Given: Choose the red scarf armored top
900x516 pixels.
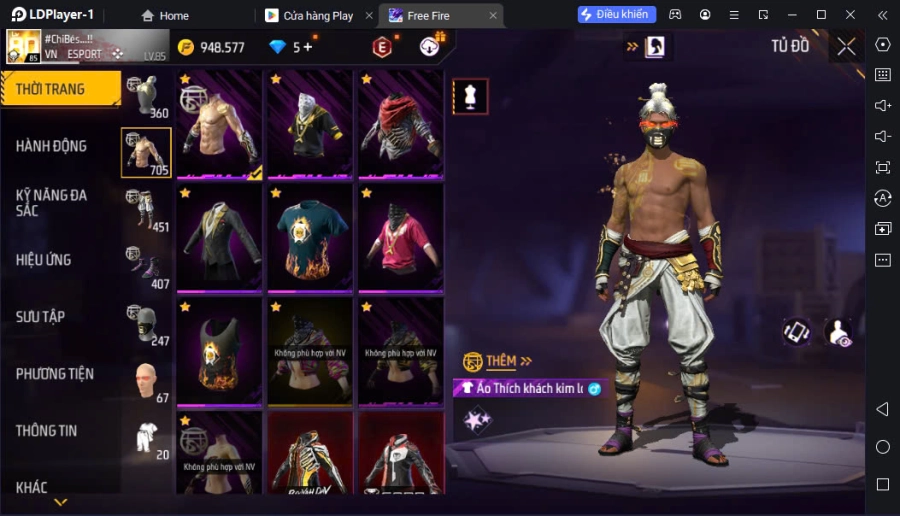Looking at the screenshot, I should tap(401, 125).
